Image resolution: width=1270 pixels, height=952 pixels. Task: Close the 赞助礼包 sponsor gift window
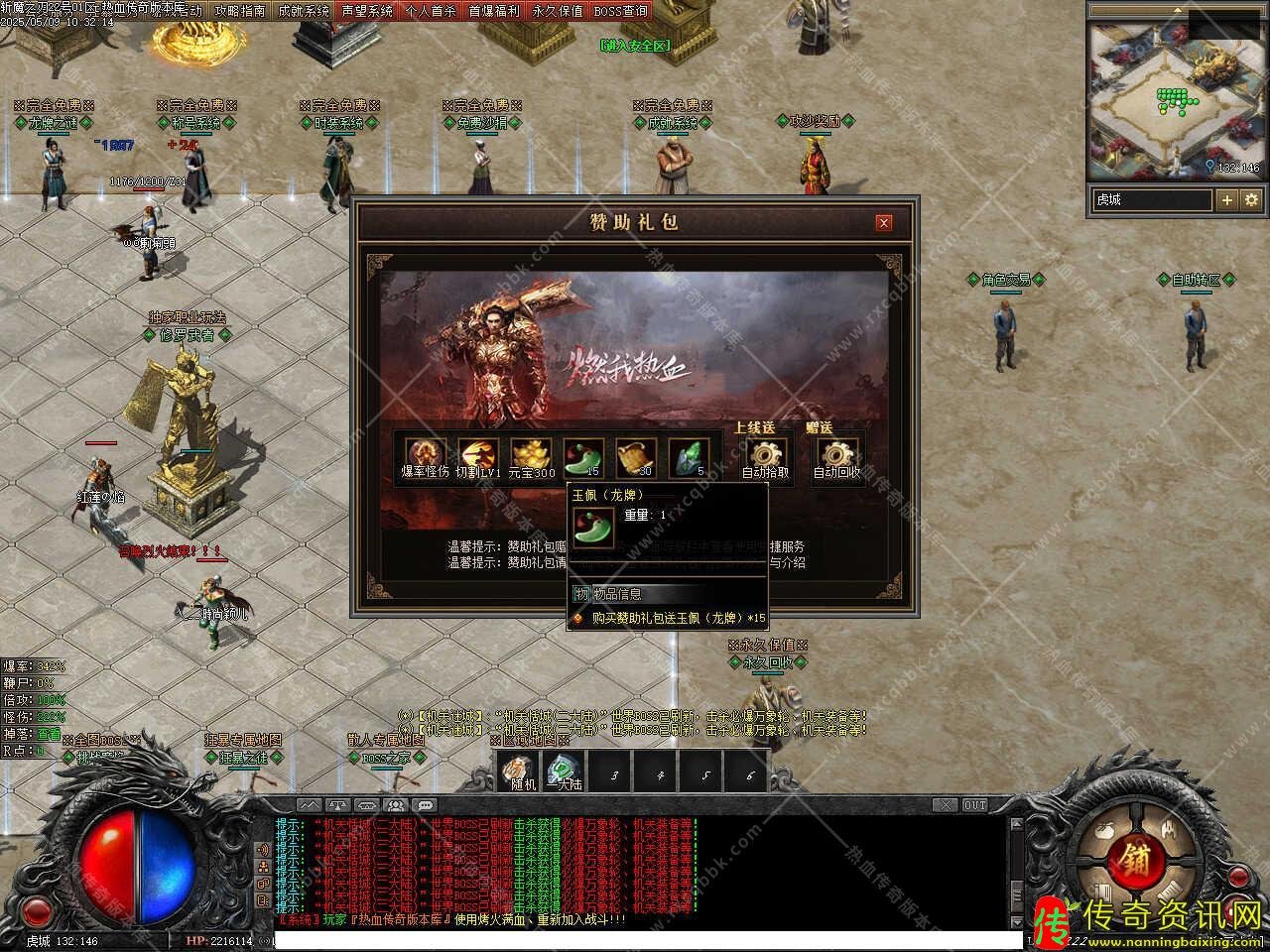883,223
